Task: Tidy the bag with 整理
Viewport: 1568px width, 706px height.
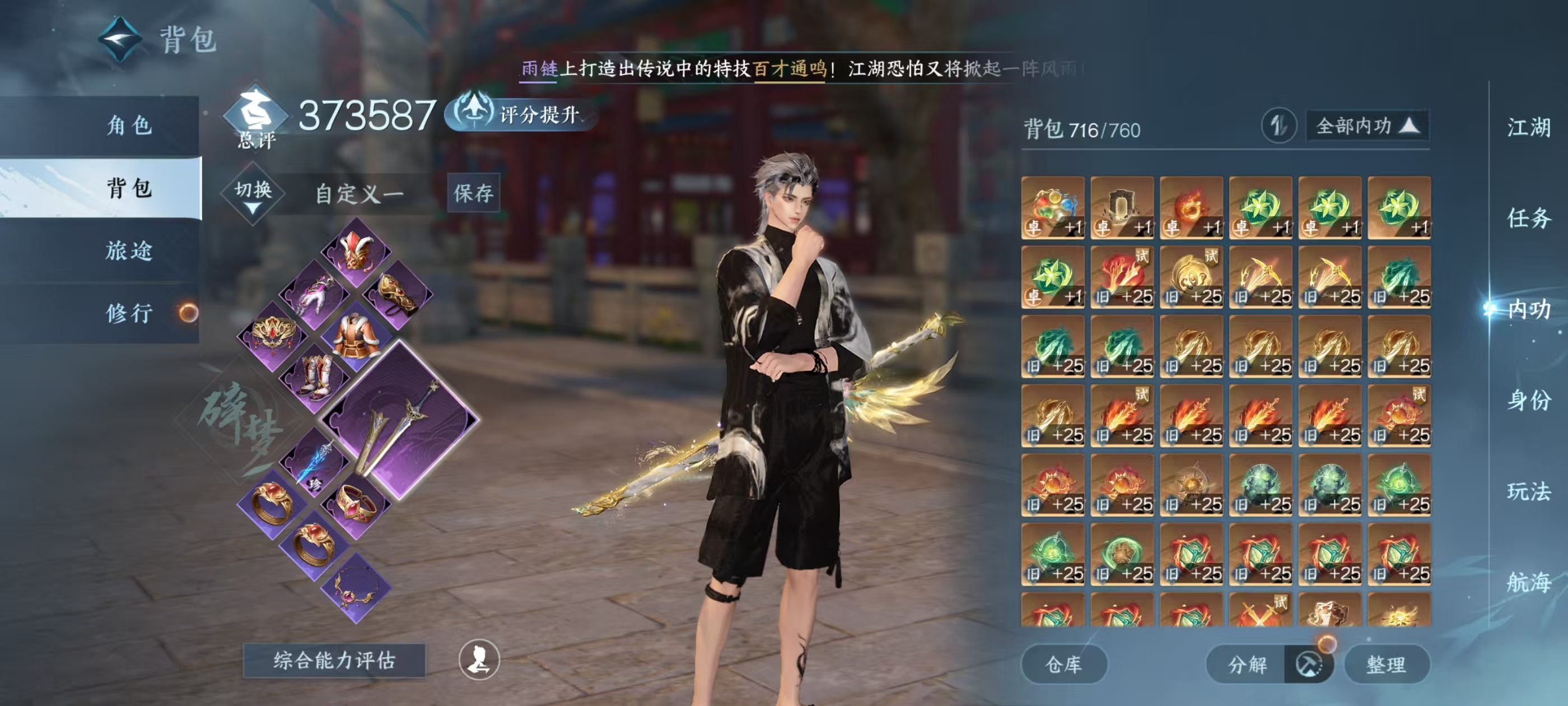Action: pos(1386,664)
